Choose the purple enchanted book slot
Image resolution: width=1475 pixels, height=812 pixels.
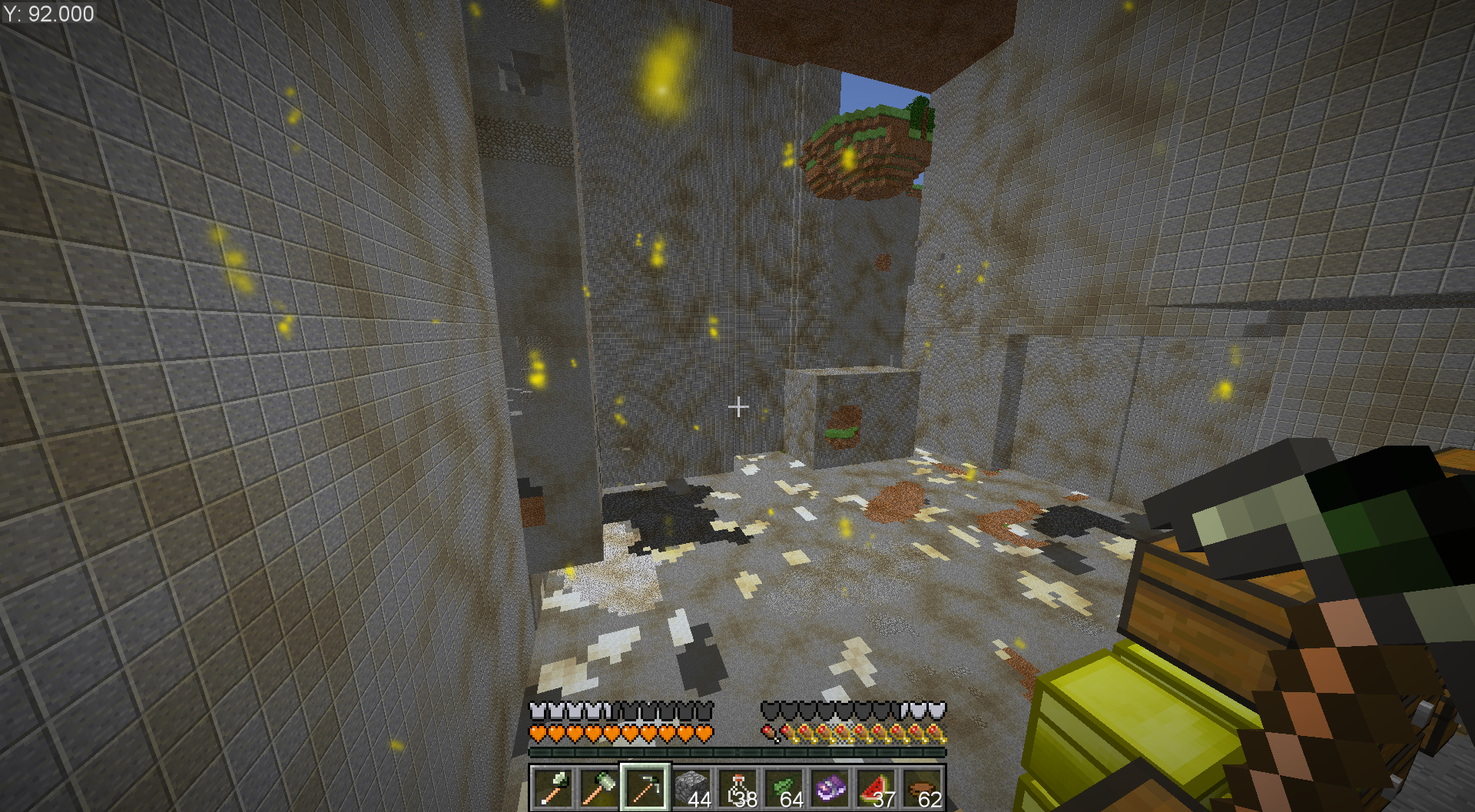pyautogui.click(x=830, y=788)
